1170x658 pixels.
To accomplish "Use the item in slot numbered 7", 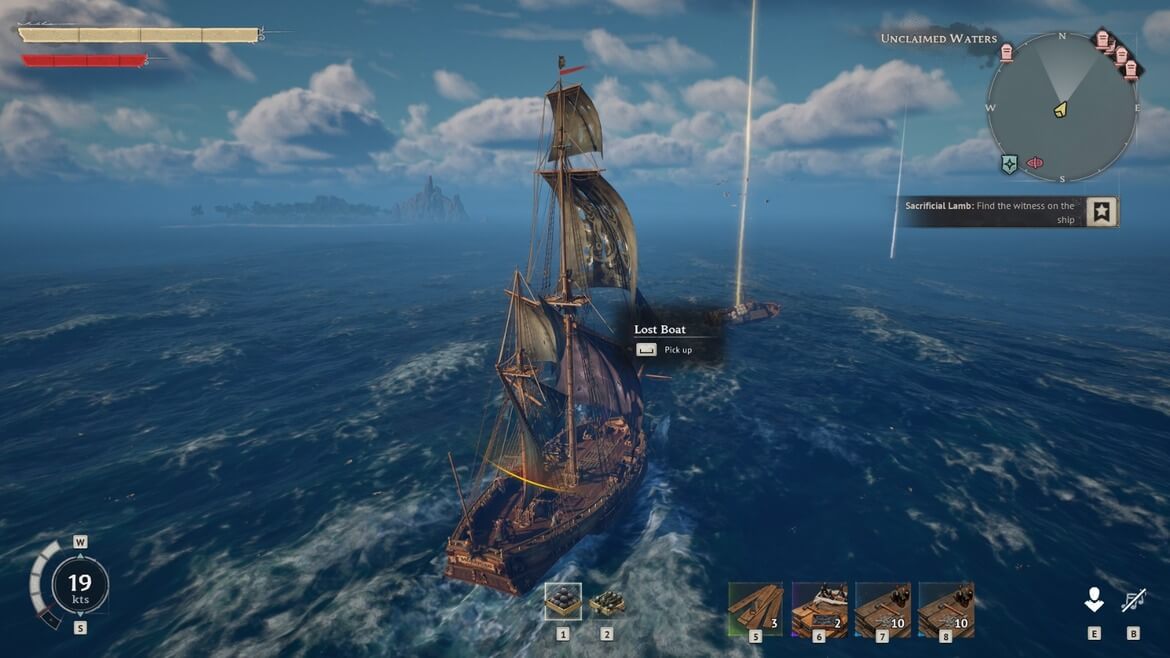I will (882, 610).
